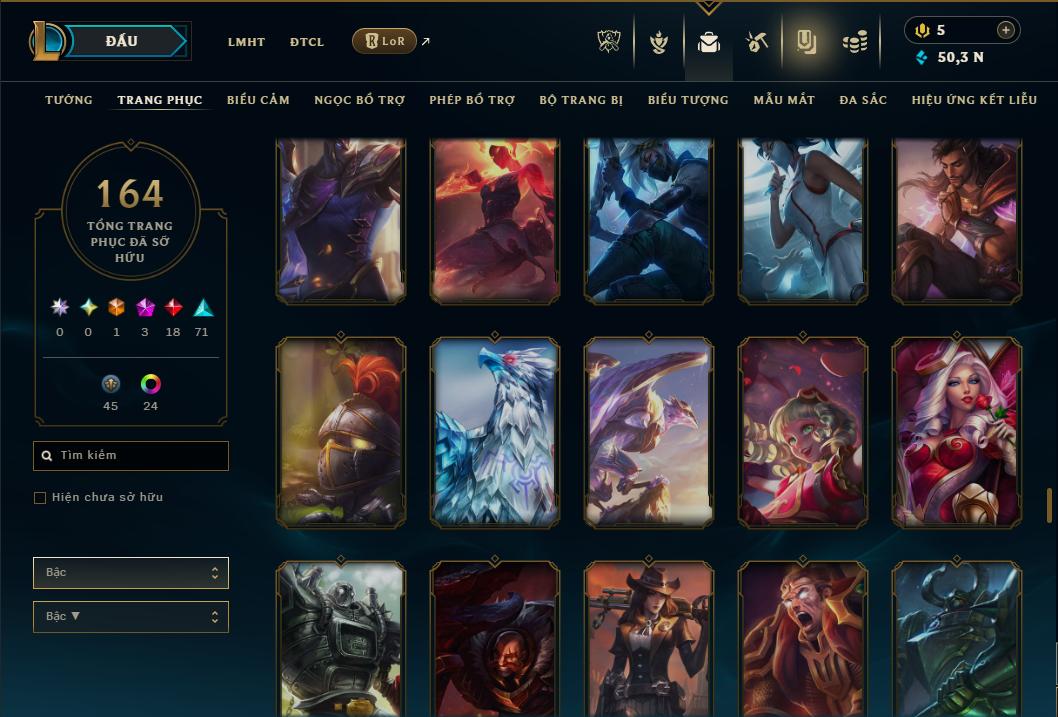Launch the LoR external link
Image resolution: width=1058 pixels, height=717 pixels.
click(385, 41)
